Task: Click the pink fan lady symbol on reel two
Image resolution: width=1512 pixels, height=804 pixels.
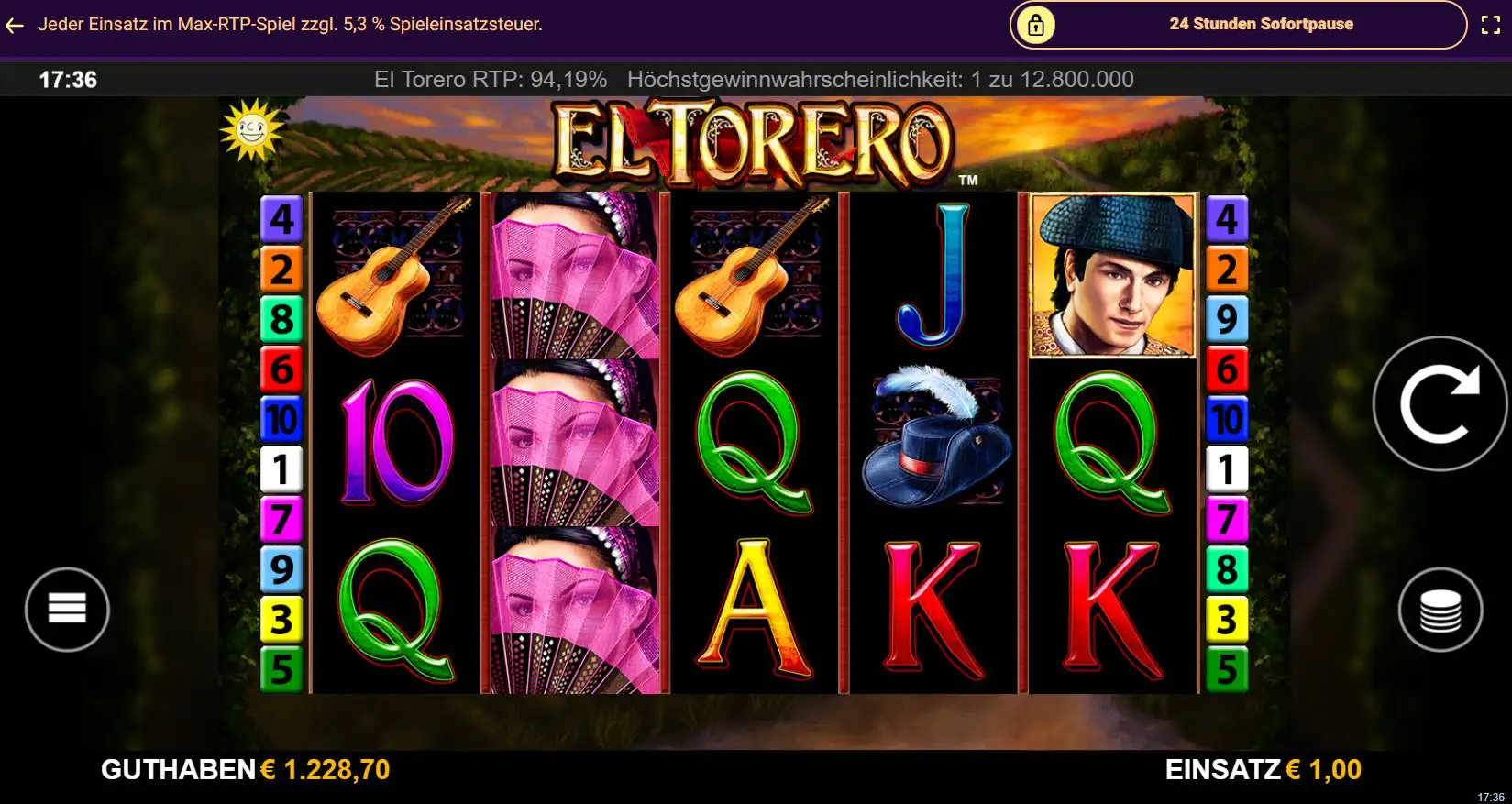Action: tap(571, 440)
